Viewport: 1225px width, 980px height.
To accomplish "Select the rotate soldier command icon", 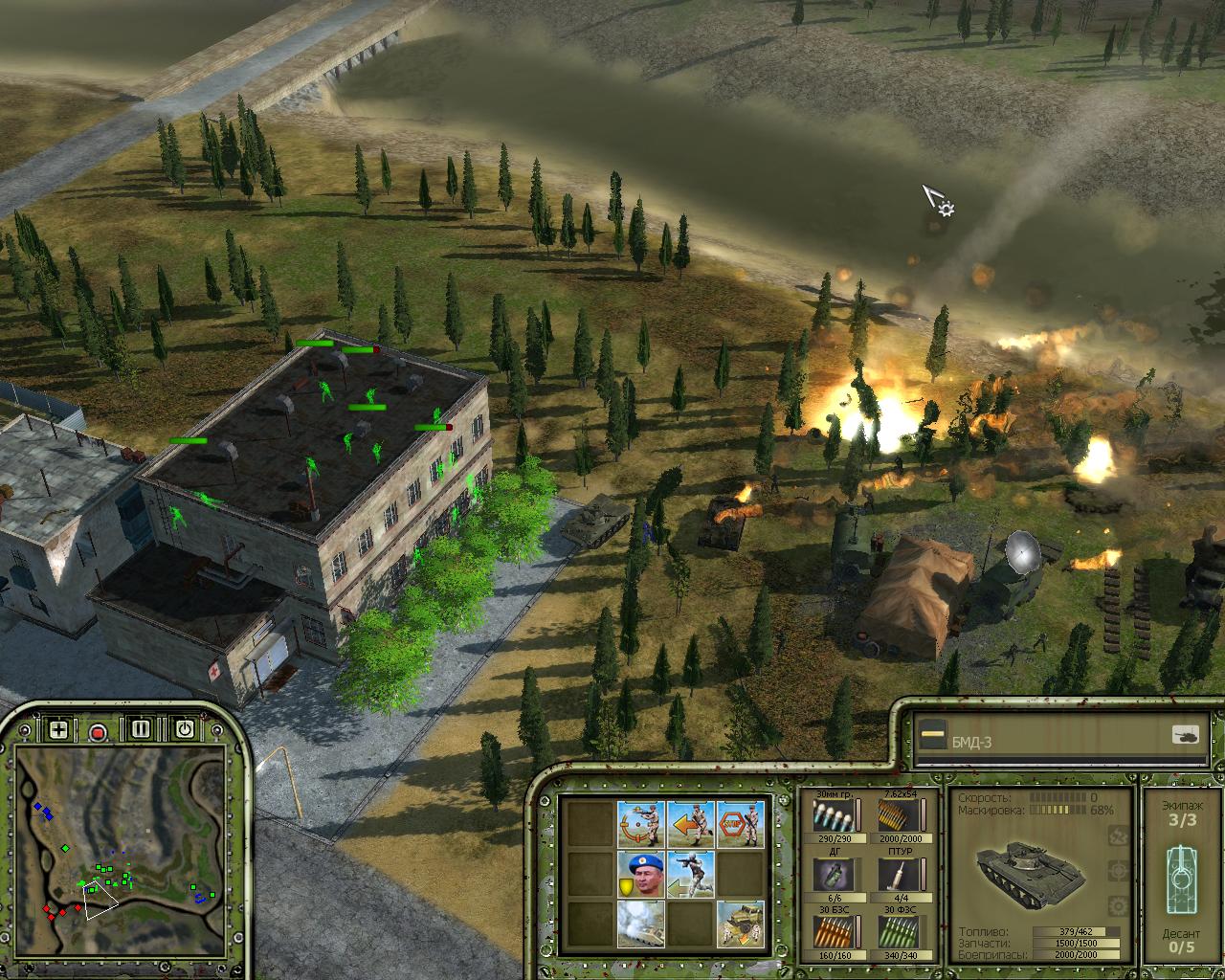I will (x=640, y=823).
